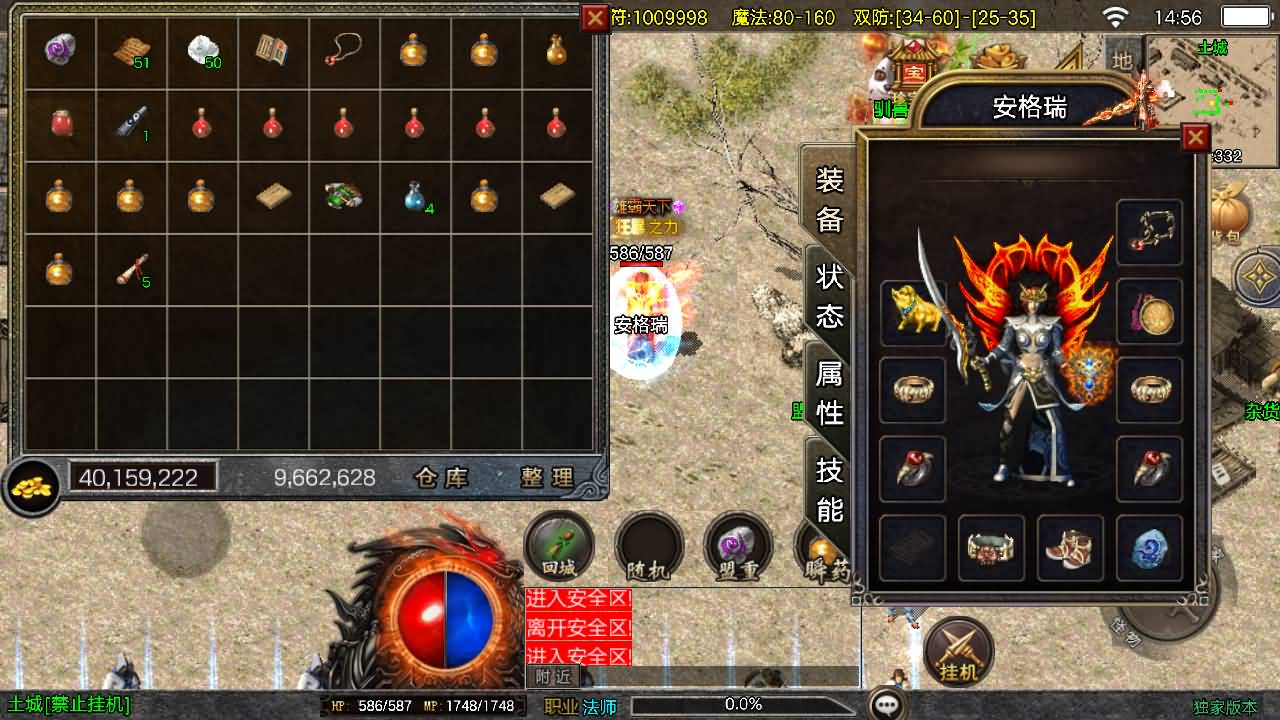Image resolution: width=1280 pixels, height=720 pixels.
Task: Select the blue potion with count 4
Action: (415, 195)
